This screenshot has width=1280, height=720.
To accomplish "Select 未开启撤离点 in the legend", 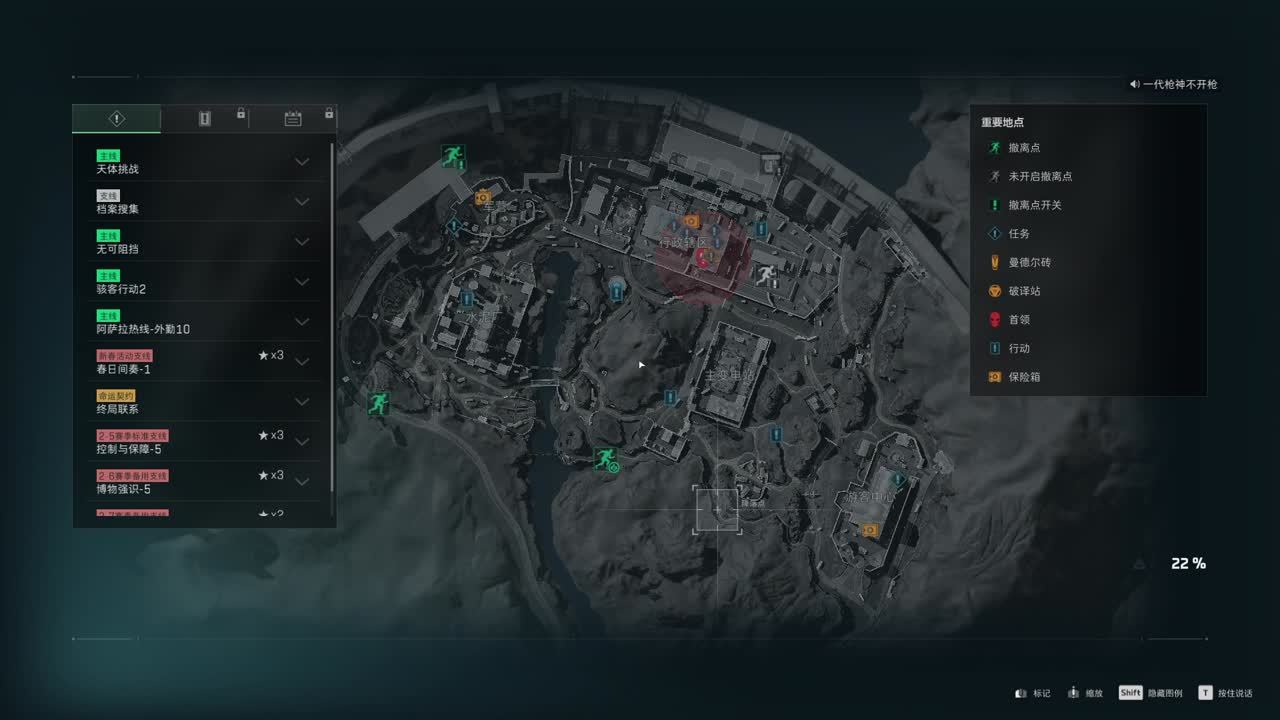I will (1040, 176).
